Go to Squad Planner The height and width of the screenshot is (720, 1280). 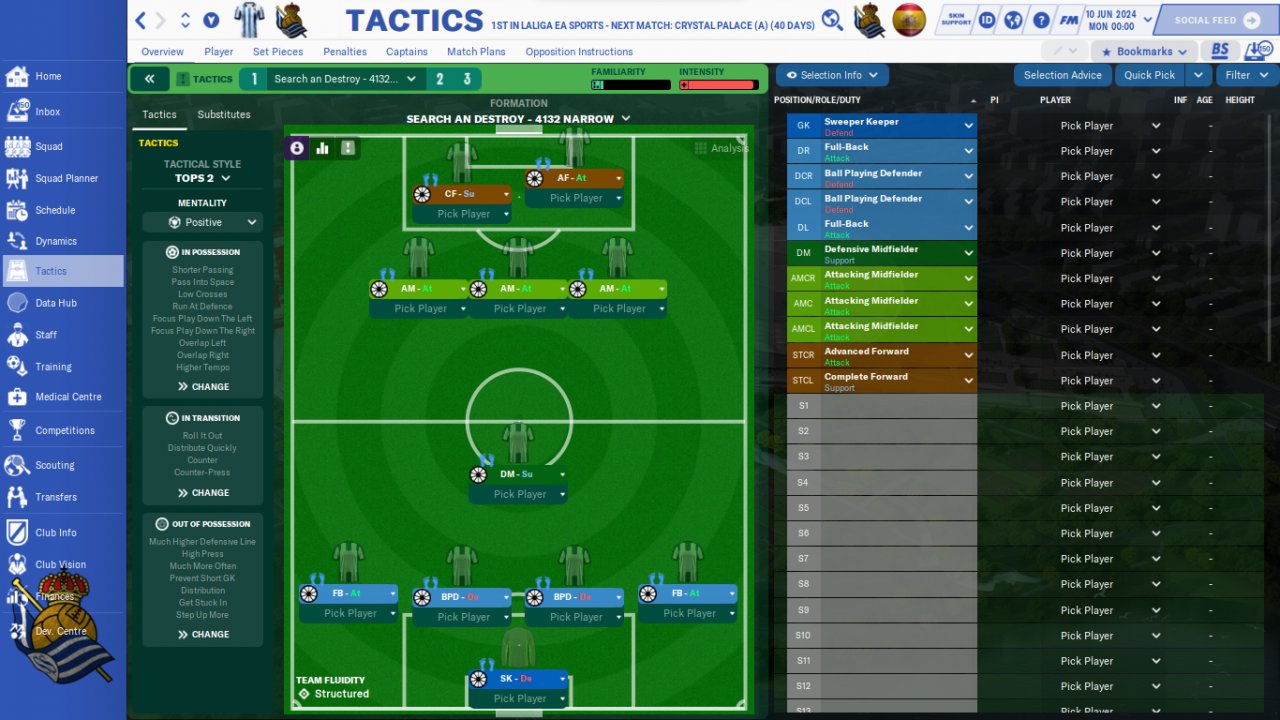click(66, 178)
